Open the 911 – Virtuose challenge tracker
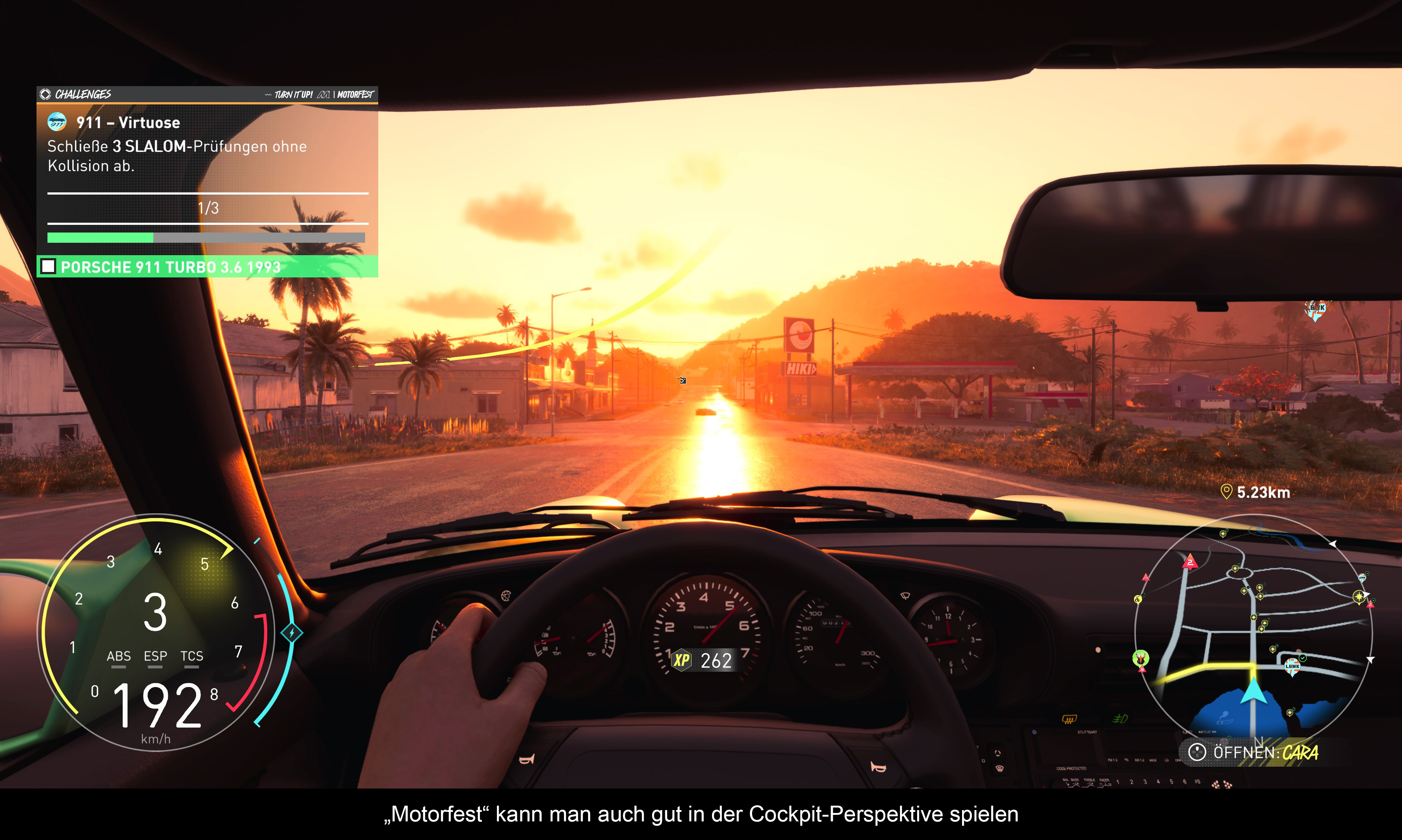The image size is (1402, 840). 128,123
